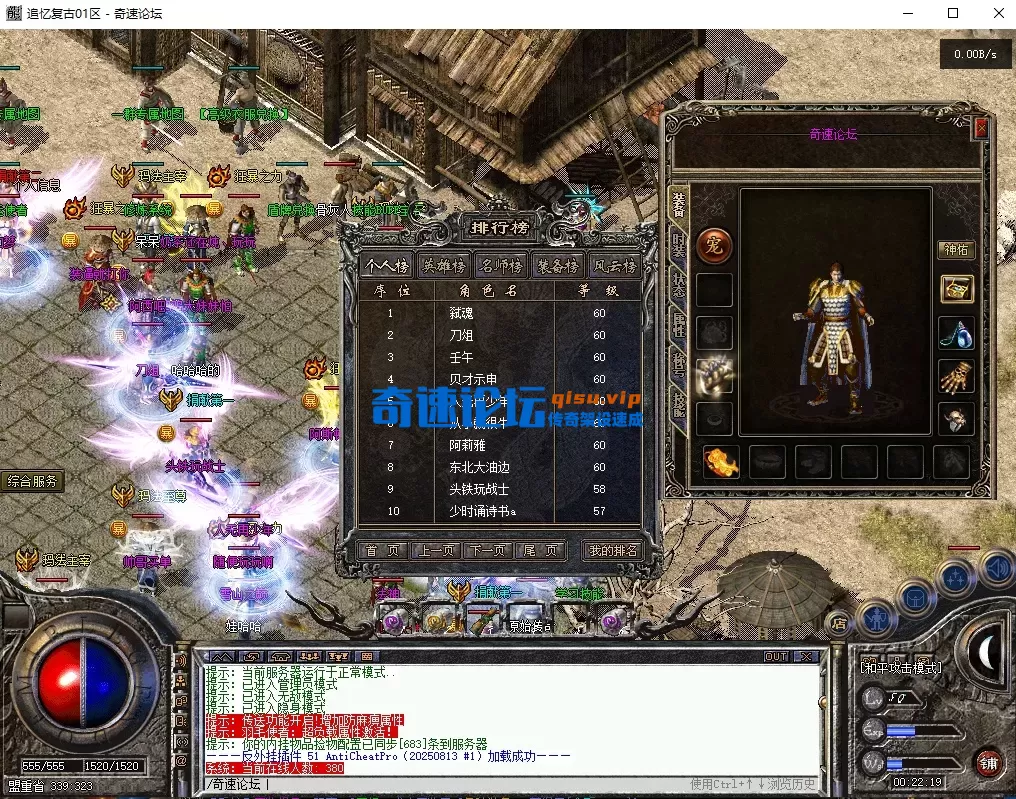Close the character equipment panel
The height and width of the screenshot is (799, 1016).
[x=981, y=128]
